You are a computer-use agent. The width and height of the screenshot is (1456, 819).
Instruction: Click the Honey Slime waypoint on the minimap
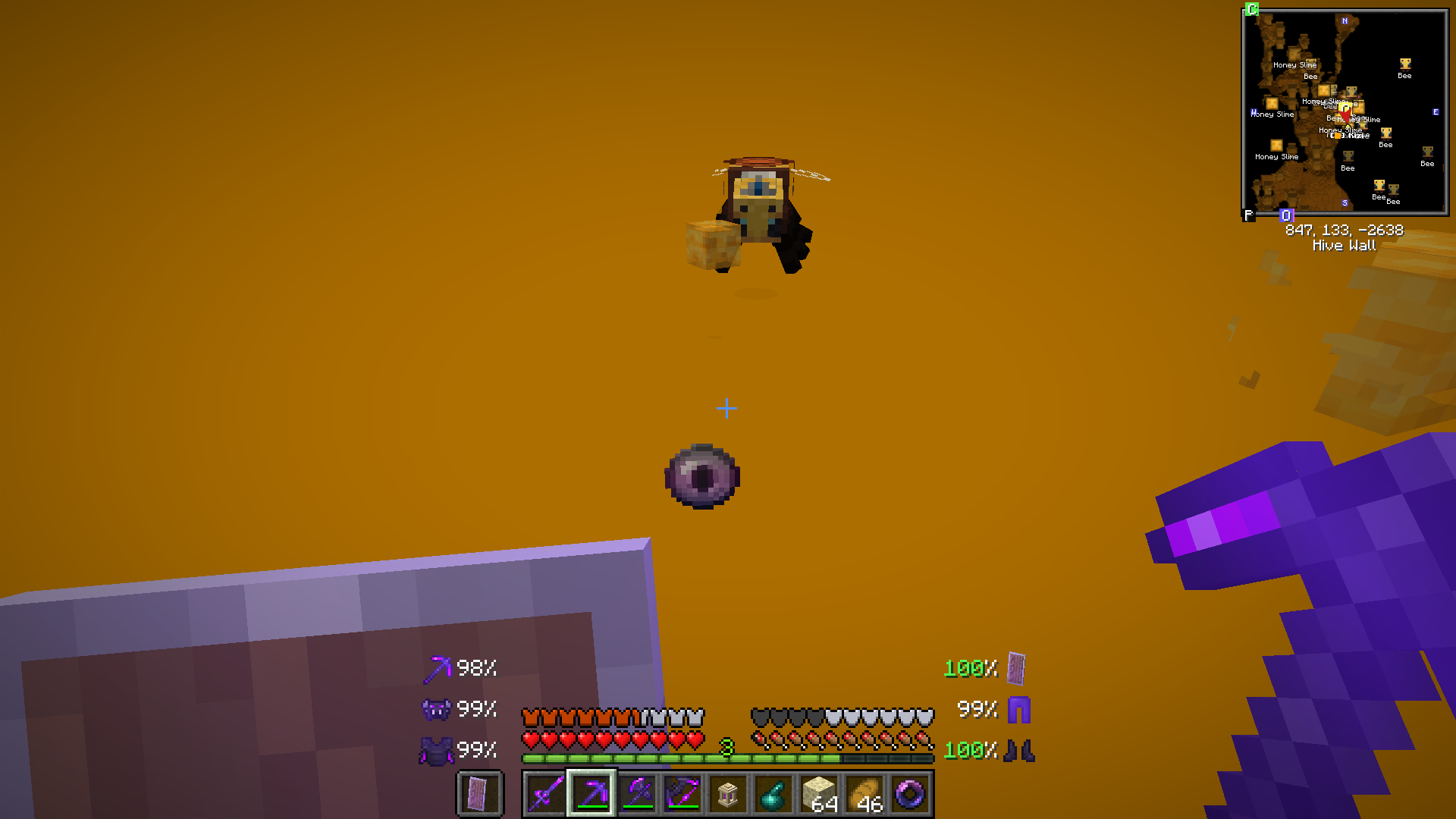coord(1276,157)
